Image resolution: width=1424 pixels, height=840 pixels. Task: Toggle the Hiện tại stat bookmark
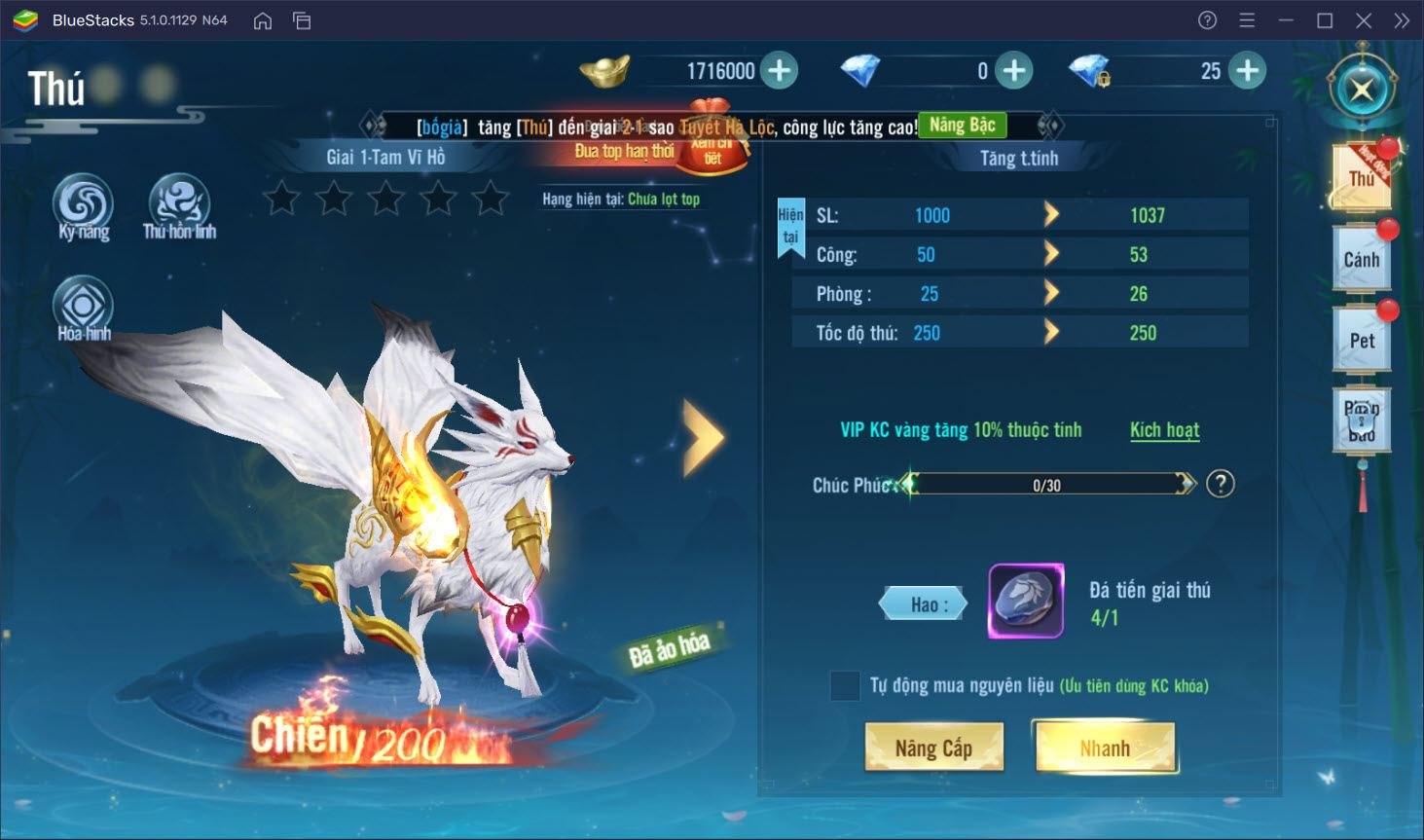tap(790, 225)
